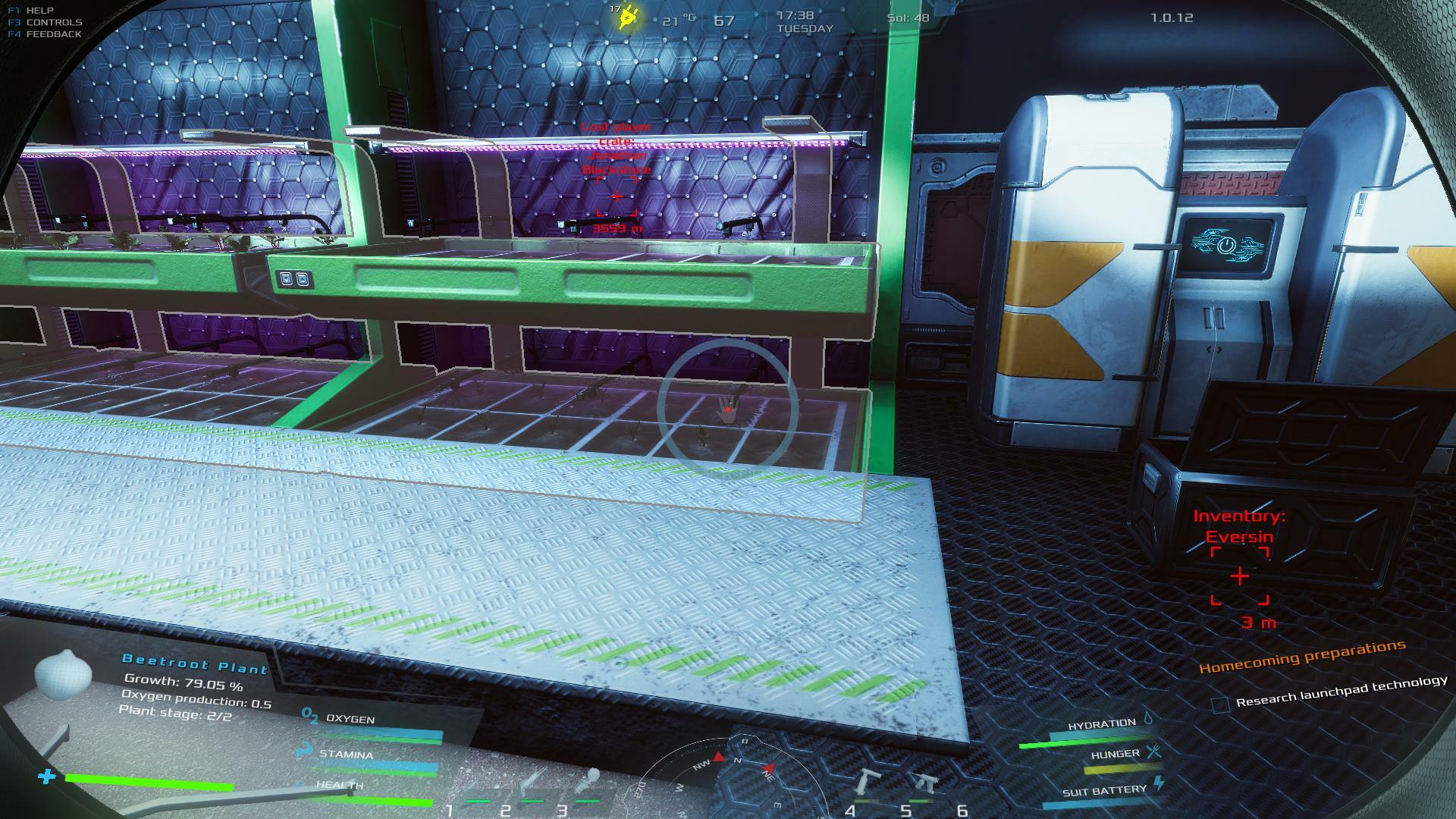Select the Lost player crate waypoint marker

point(617,196)
